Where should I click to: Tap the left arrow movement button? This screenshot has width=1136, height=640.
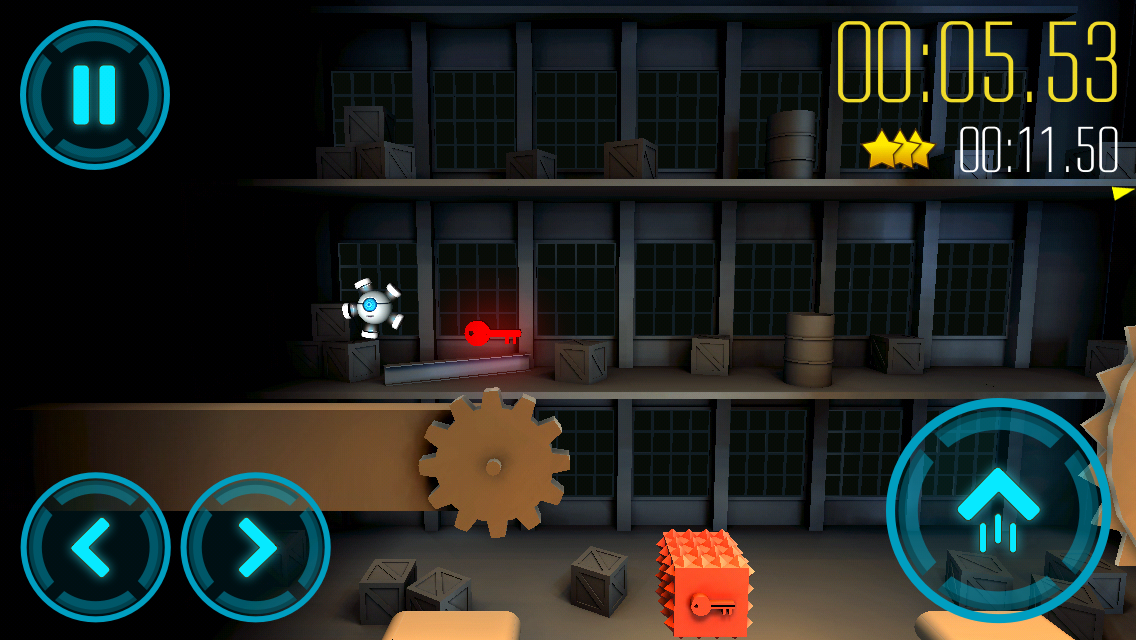click(95, 547)
